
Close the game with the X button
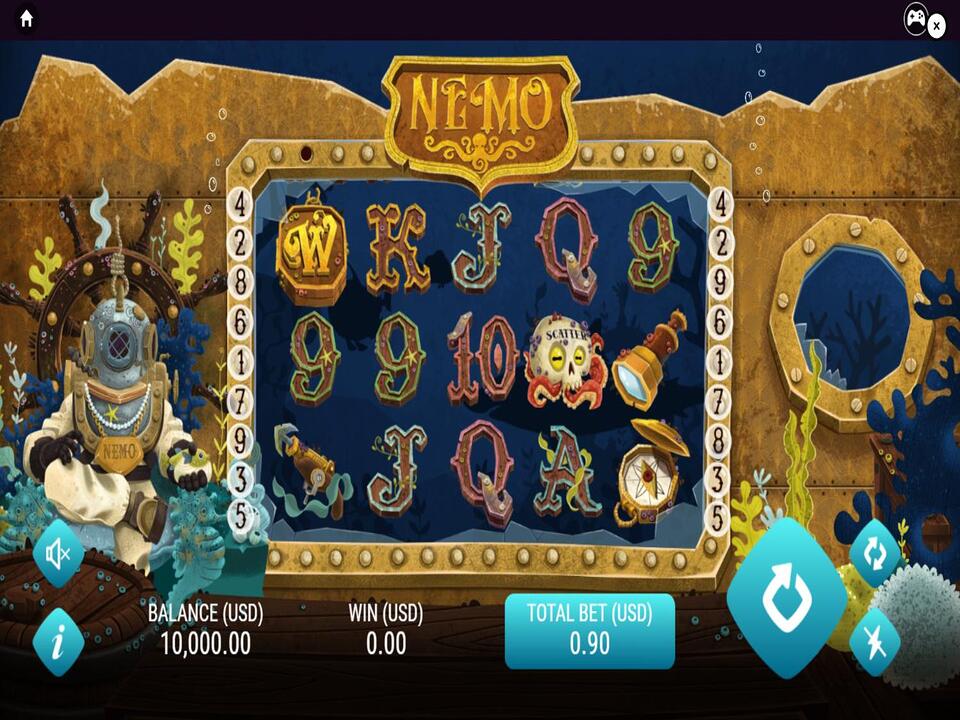[x=937, y=26]
